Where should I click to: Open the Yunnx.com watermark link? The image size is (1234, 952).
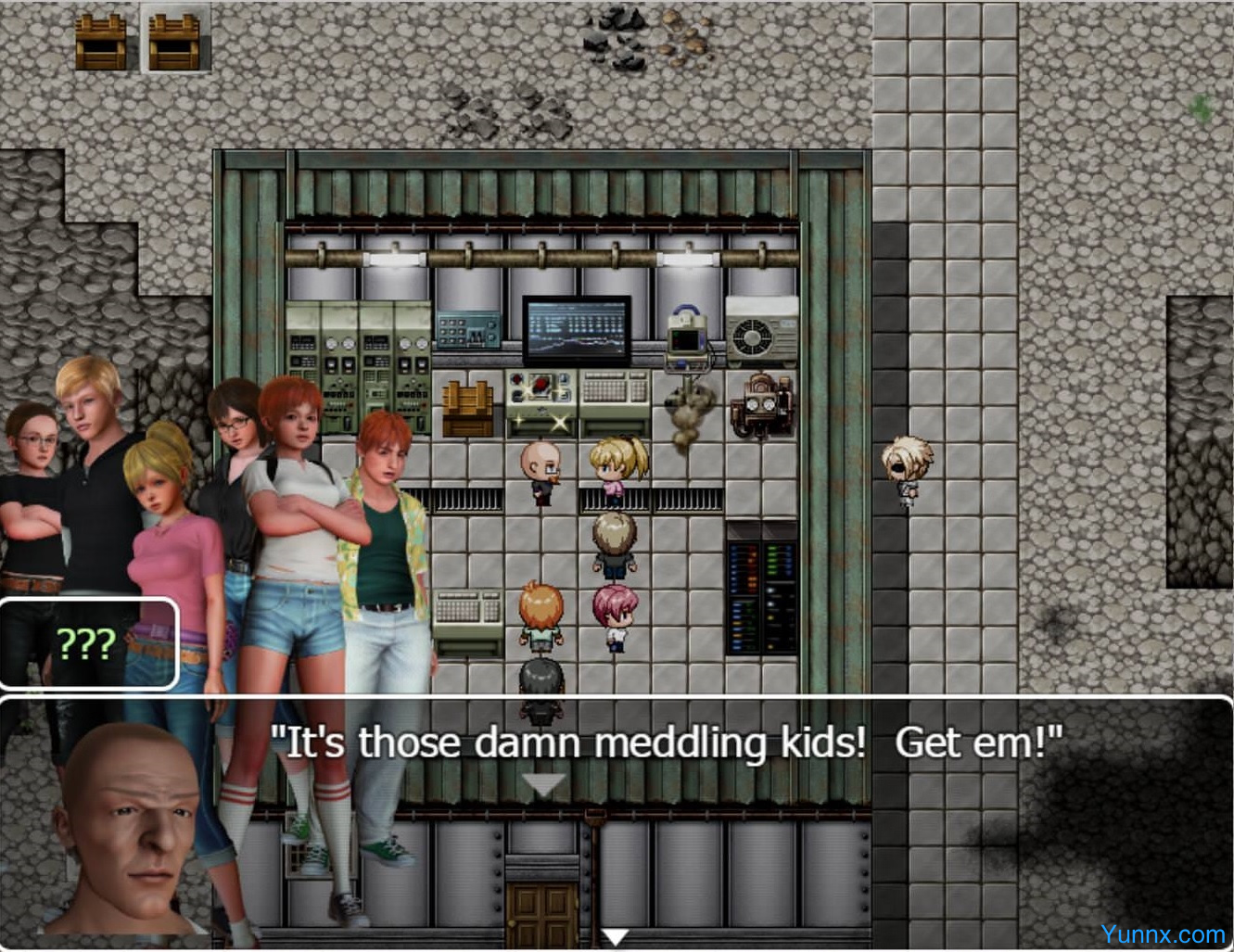pos(1163,934)
